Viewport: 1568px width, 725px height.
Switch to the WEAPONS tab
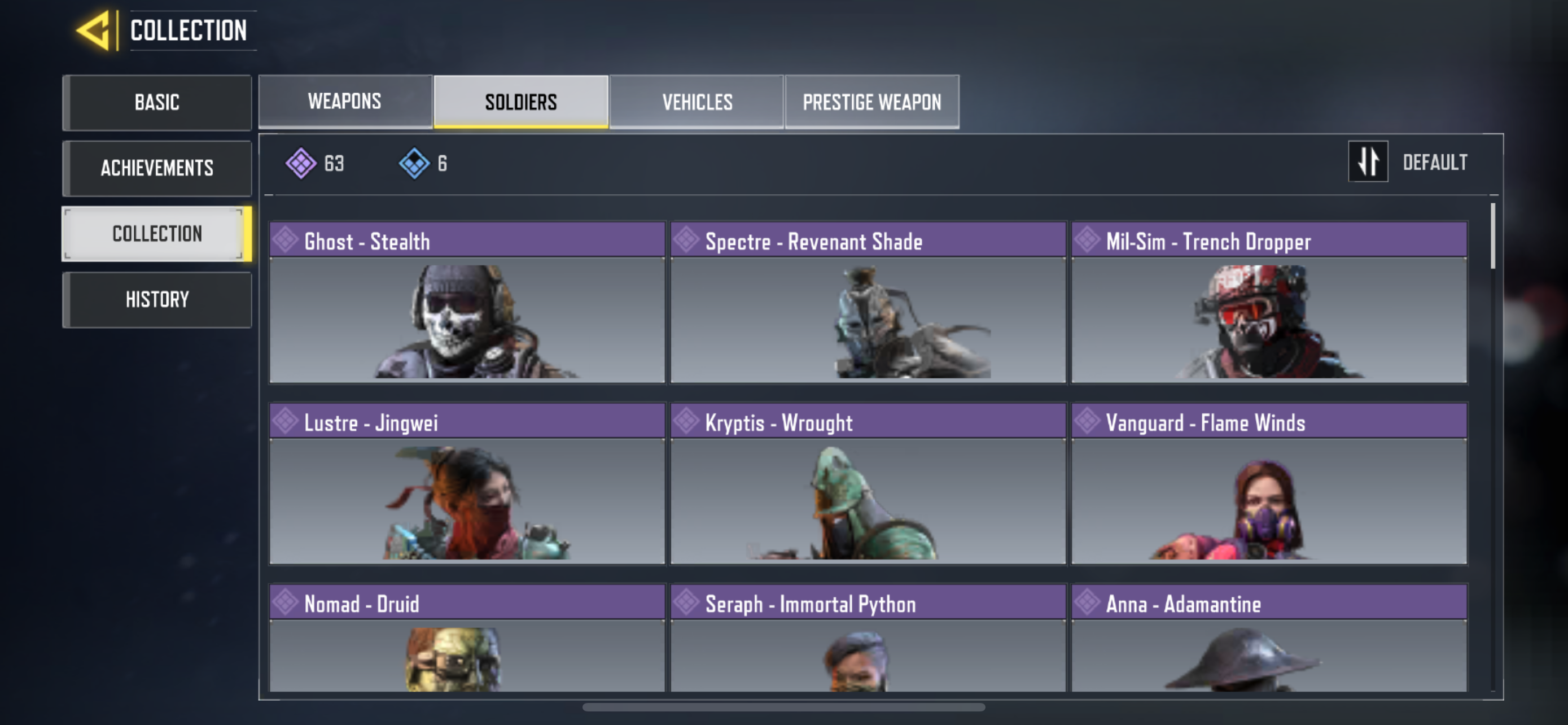point(344,101)
